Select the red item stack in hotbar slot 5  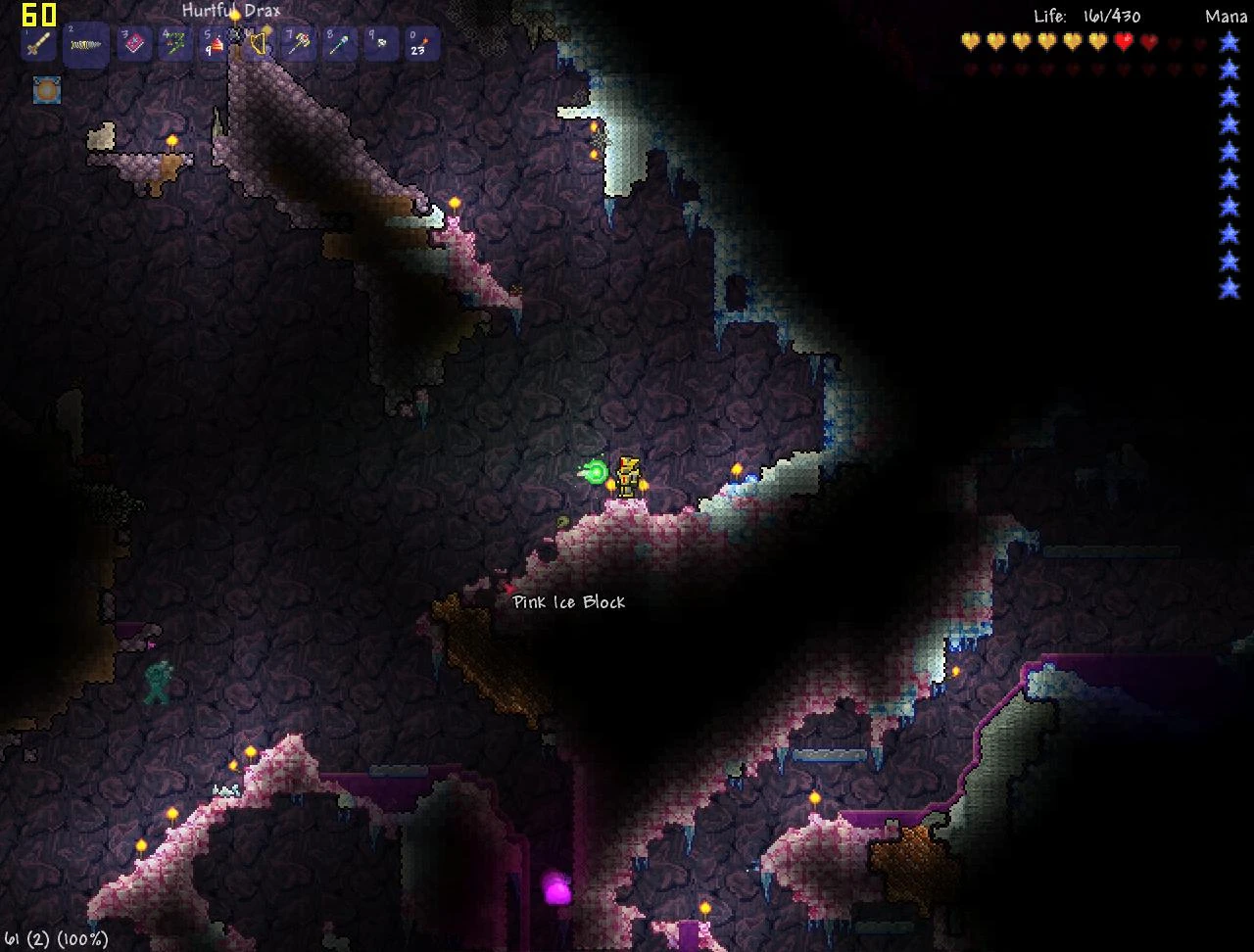click(x=216, y=44)
